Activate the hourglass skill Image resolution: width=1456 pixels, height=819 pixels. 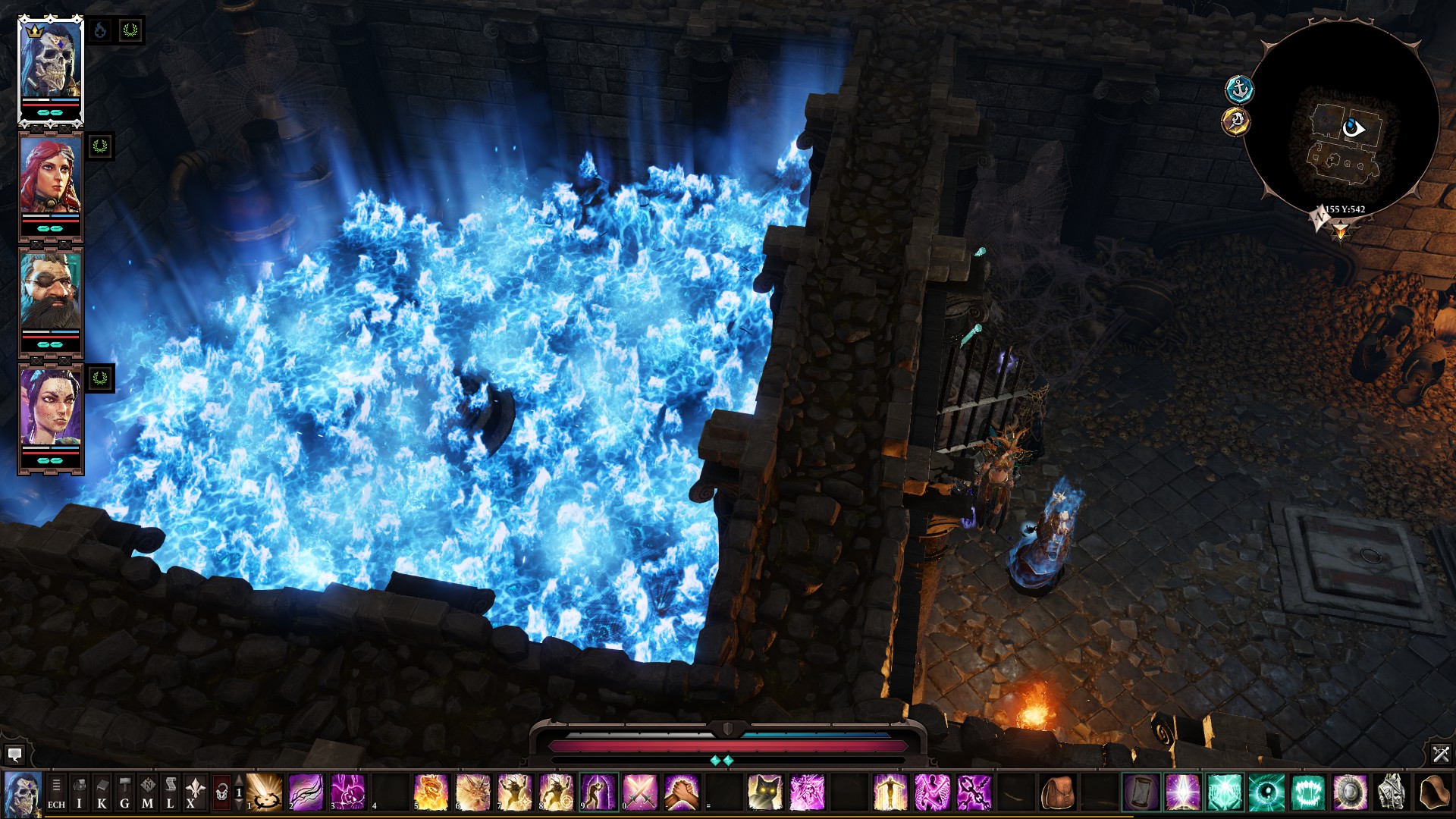[x=1141, y=792]
